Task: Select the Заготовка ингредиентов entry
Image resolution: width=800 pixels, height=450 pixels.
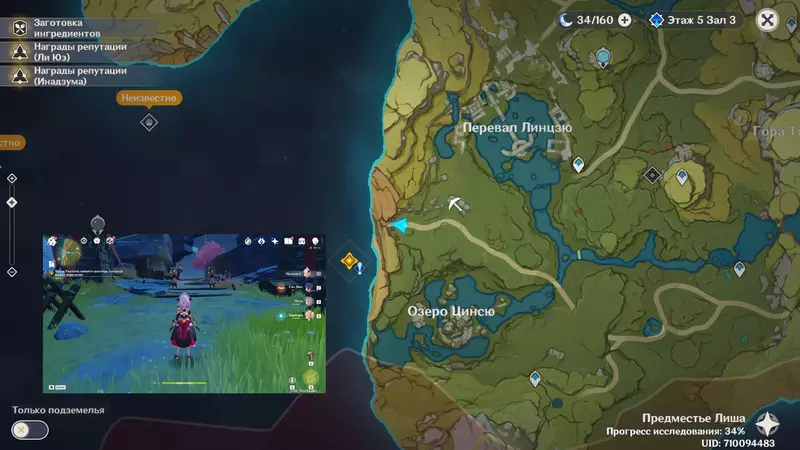Action: (x=70, y=28)
